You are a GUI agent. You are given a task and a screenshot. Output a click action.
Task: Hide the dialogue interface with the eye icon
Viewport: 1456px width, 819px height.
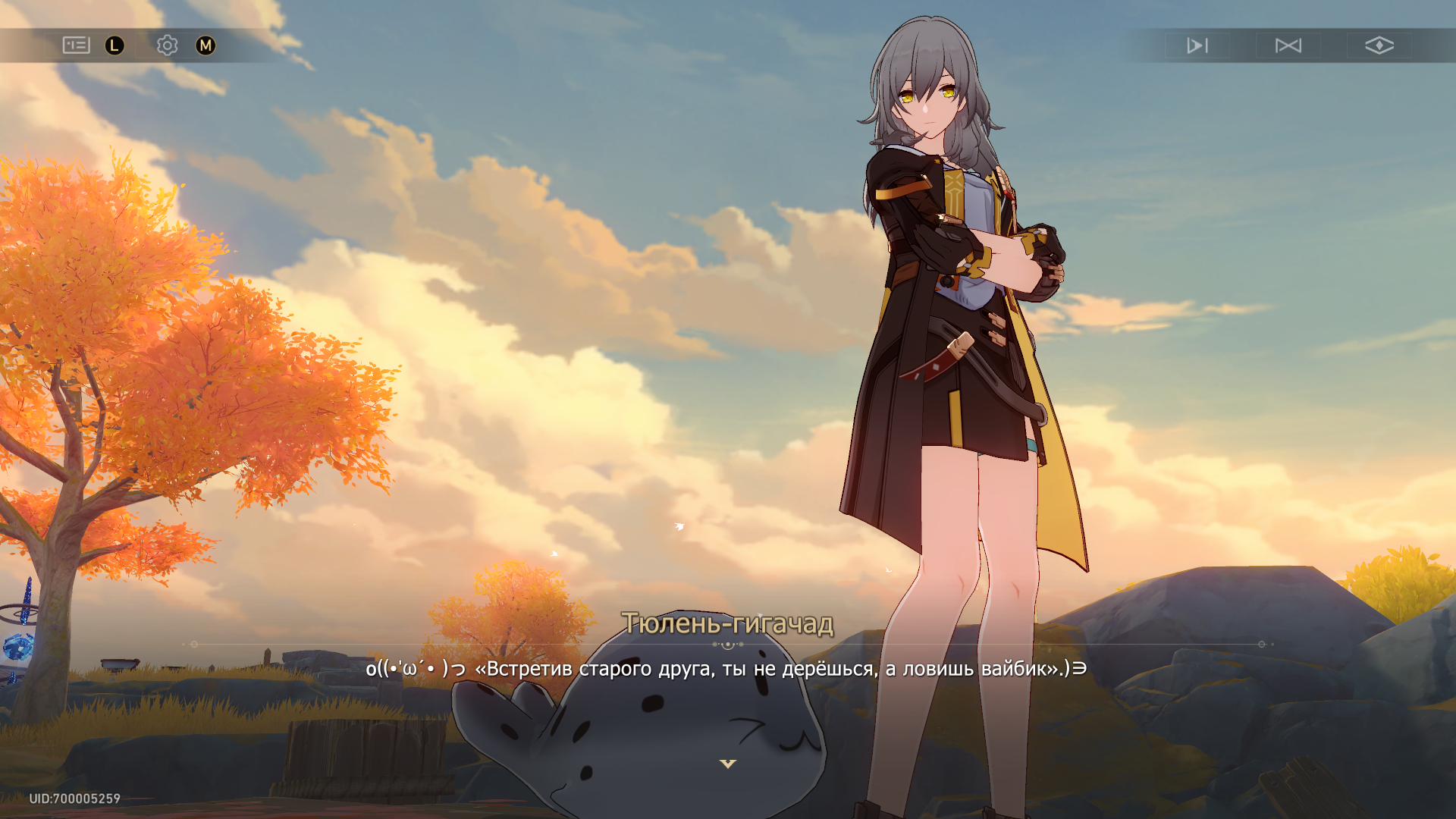(x=1379, y=45)
